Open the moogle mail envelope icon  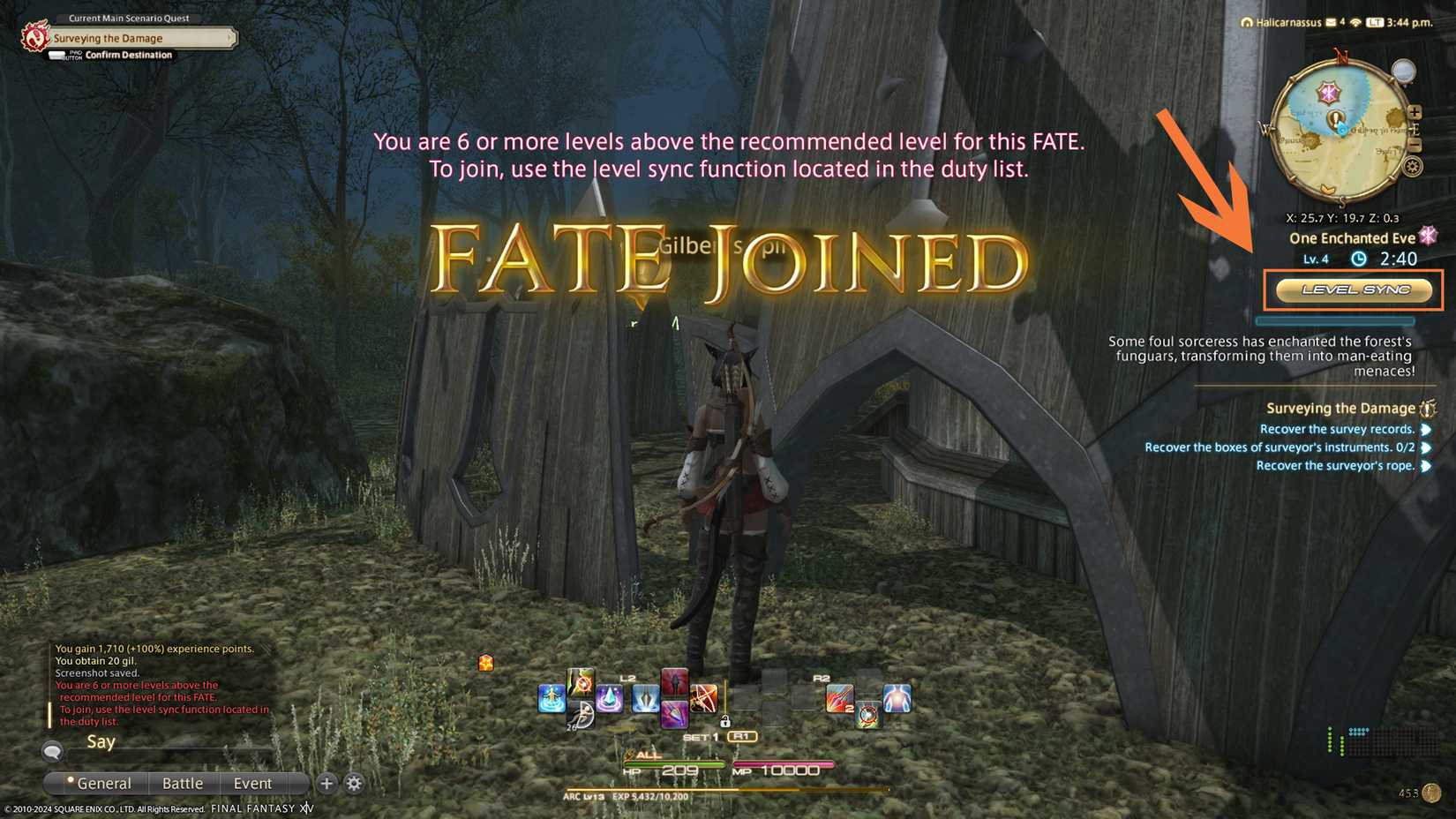pyautogui.click(x=1331, y=22)
